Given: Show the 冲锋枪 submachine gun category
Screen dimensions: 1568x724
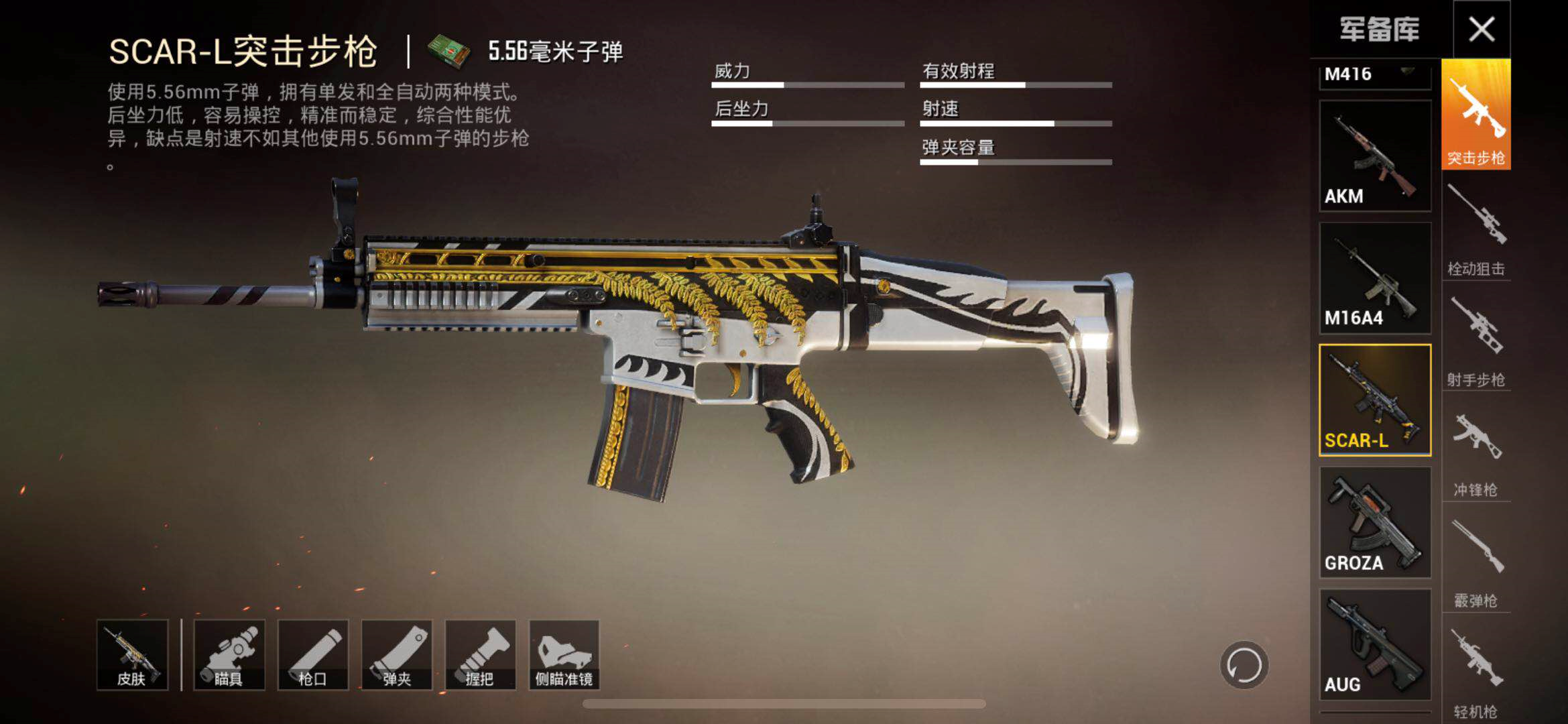Looking at the screenshot, I should click(x=1475, y=449).
